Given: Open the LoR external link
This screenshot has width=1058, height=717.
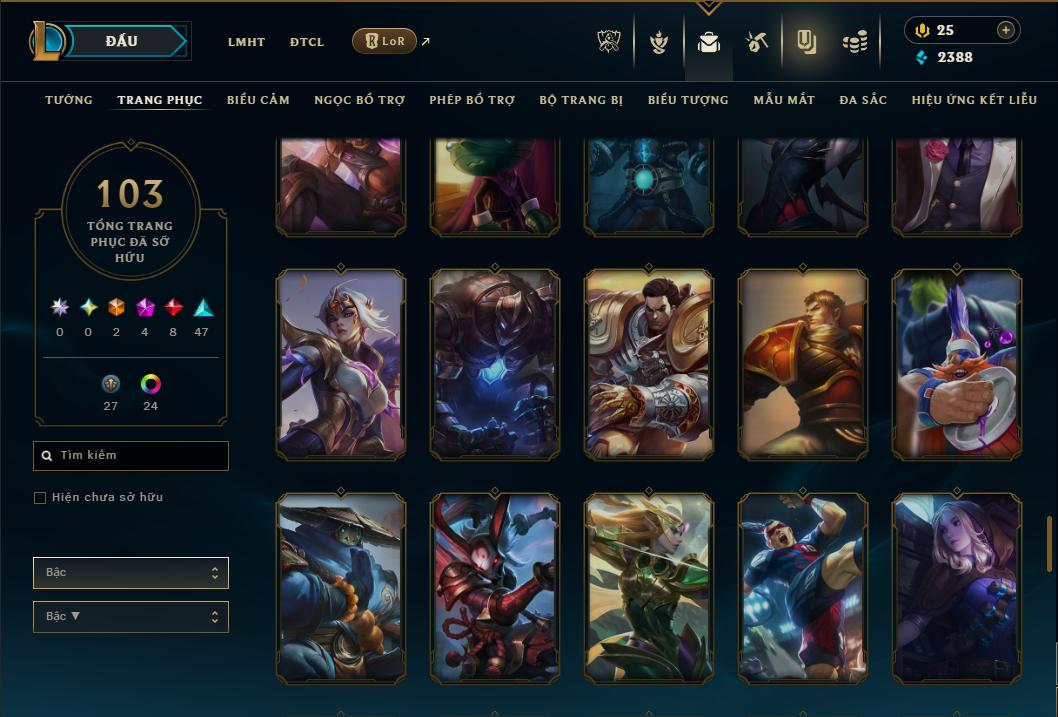Looking at the screenshot, I should (x=385, y=41).
